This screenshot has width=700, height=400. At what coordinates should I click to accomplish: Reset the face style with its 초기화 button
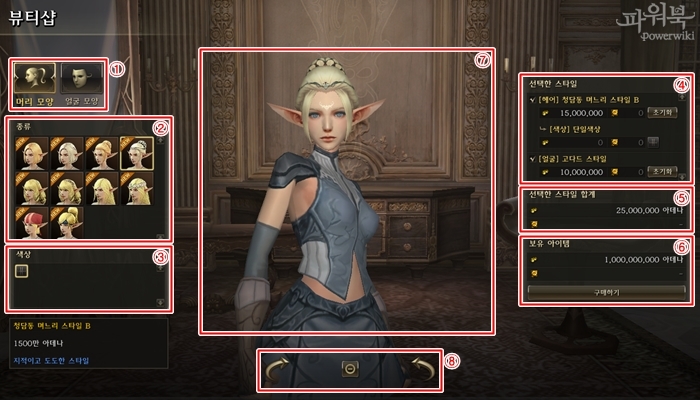(x=659, y=171)
